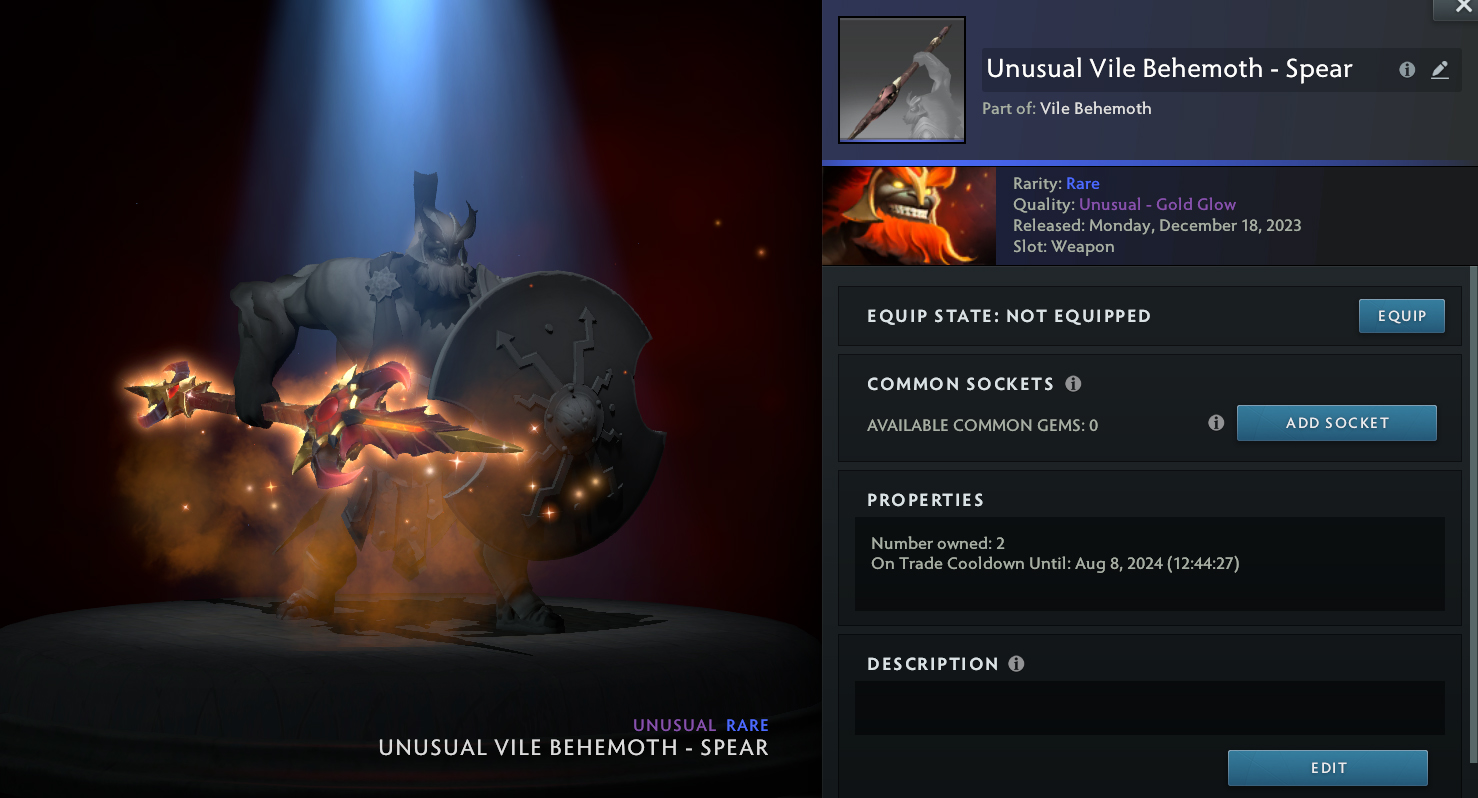This screenshot has height=798, width=1478.
Task: Edit the item description
Action: pos(1327,768)
